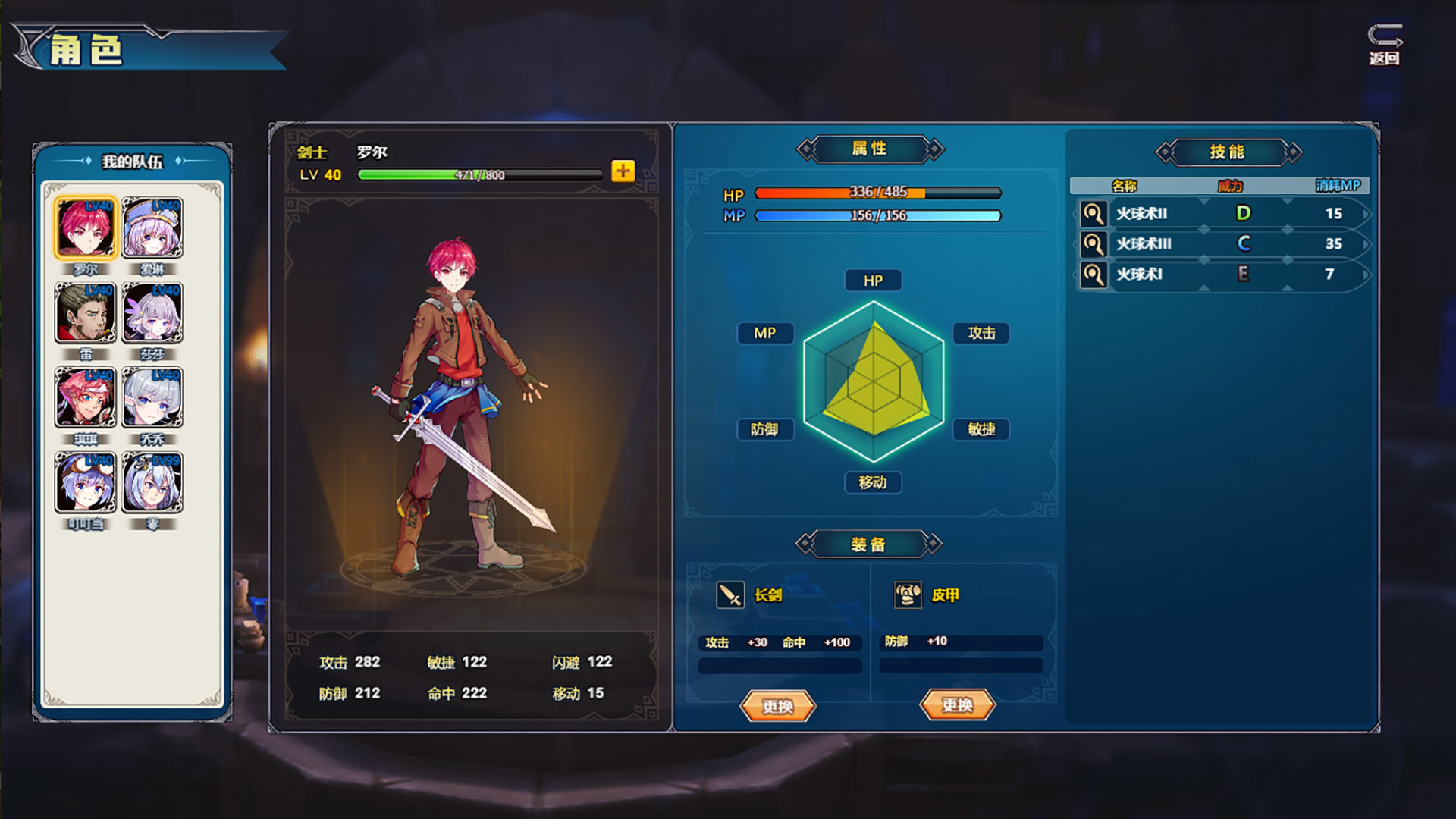1456x819 pixels.
Task: Choose the silver-haired elf 乔乔 portrait
Action: 152,398
